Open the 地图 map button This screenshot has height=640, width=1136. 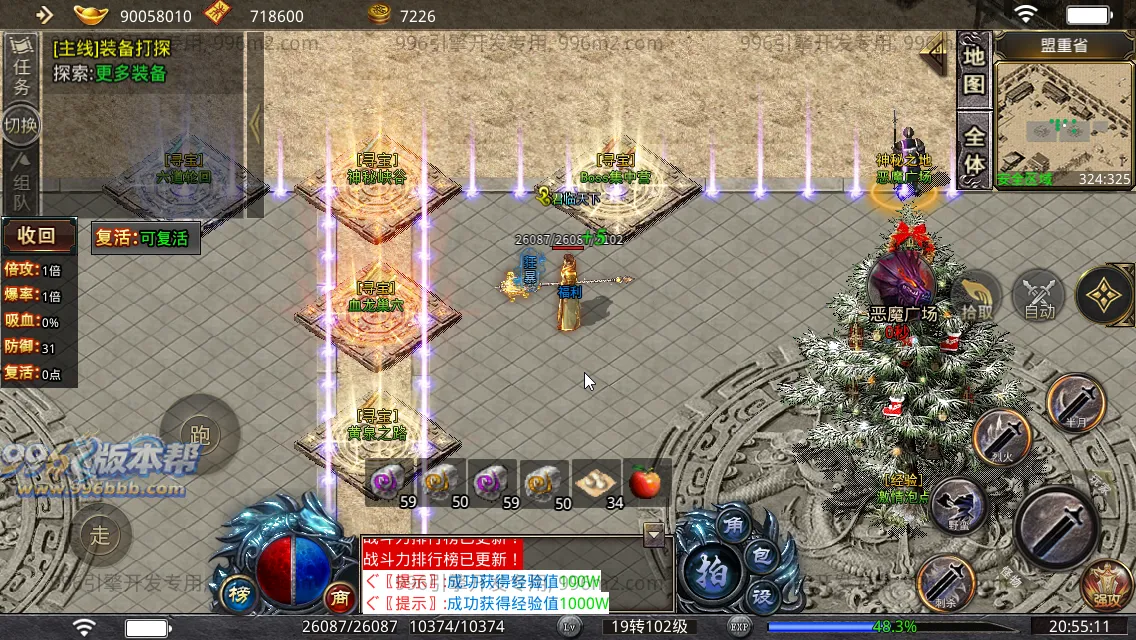click(974, 70)
